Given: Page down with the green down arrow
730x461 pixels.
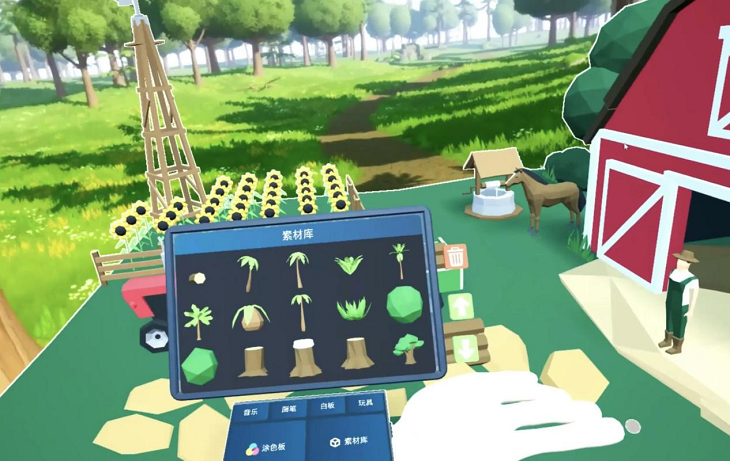Looking at the screenshot, I should click(464, 351).
